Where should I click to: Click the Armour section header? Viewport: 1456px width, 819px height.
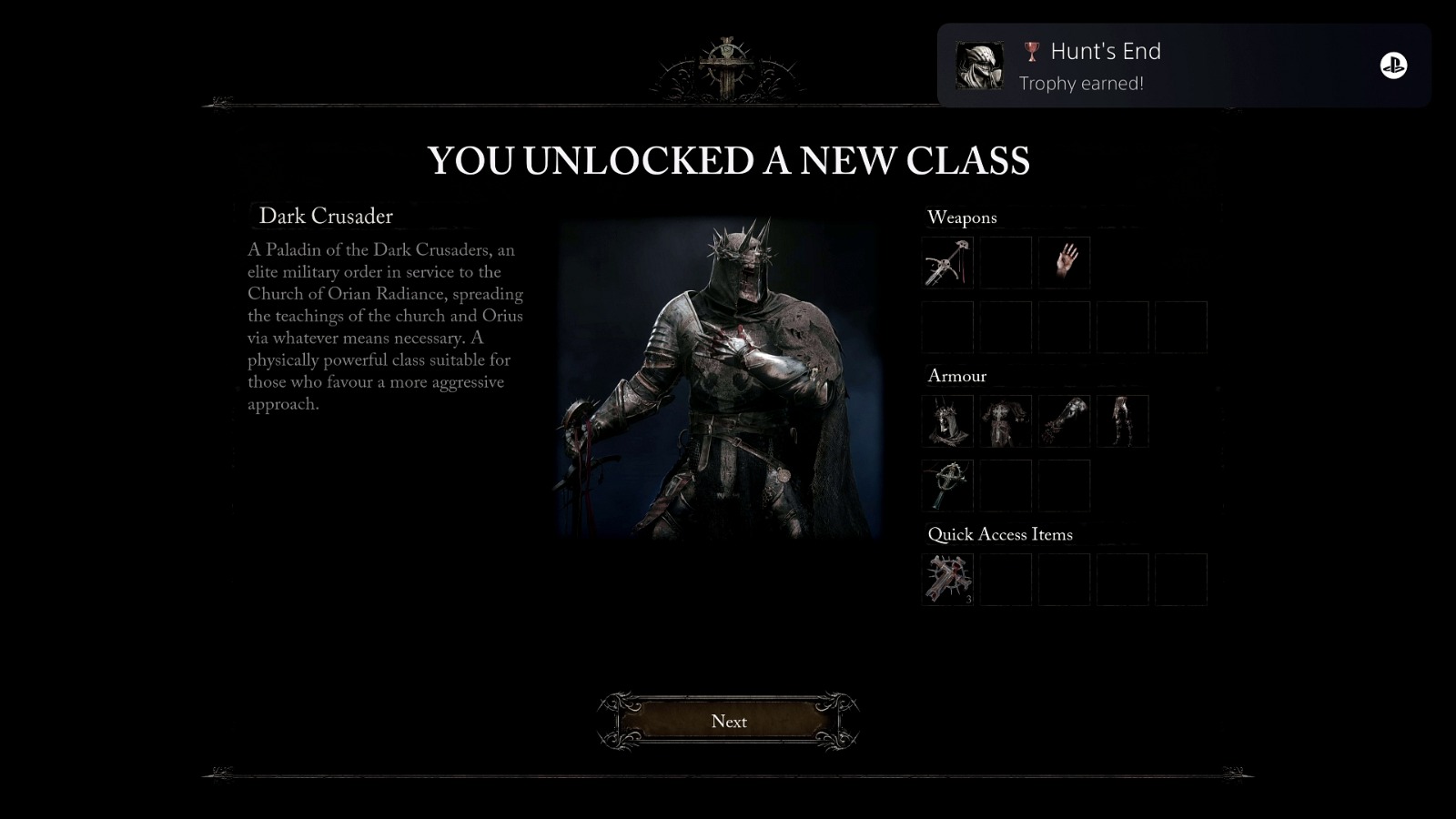(956, 376)
